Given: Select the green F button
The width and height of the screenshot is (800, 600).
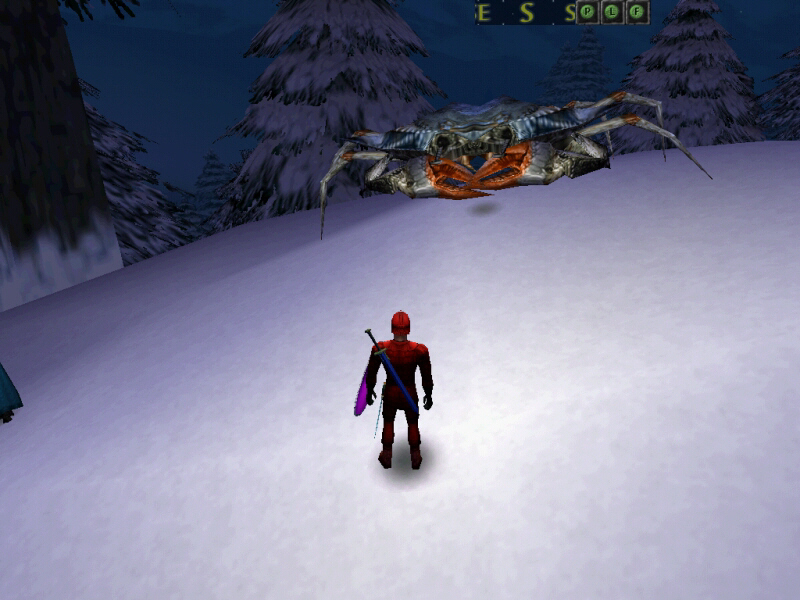Looking at the screenshot, I should 637,12.
